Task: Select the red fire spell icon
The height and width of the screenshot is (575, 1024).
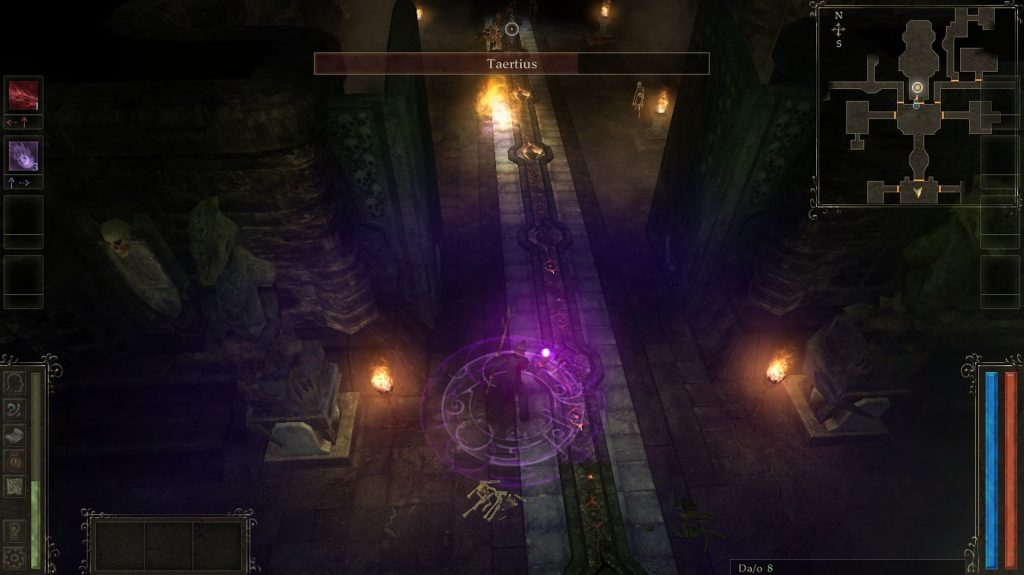Action: 23,95
